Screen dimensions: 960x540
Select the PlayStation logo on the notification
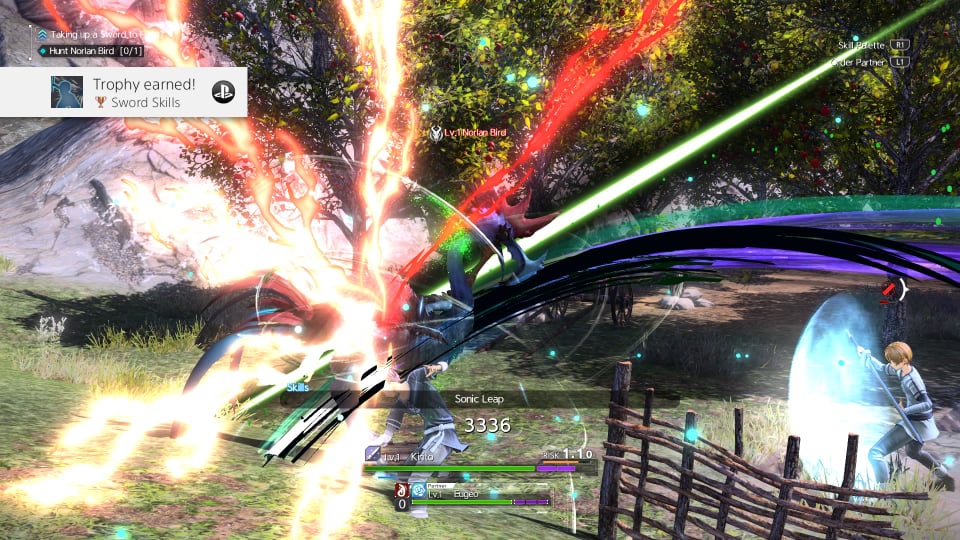click(x=222, y=92)
